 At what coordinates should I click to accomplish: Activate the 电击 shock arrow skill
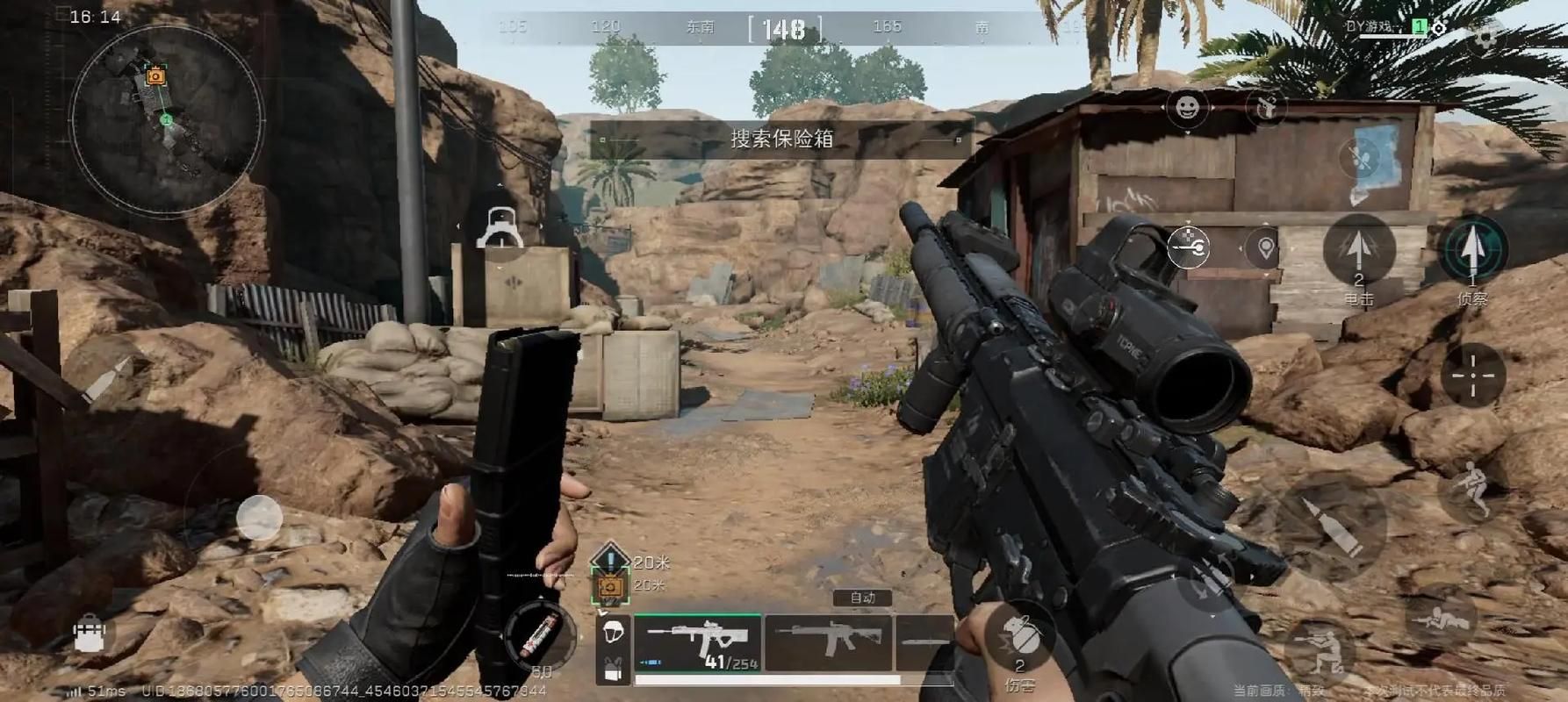coord(1358,252)
